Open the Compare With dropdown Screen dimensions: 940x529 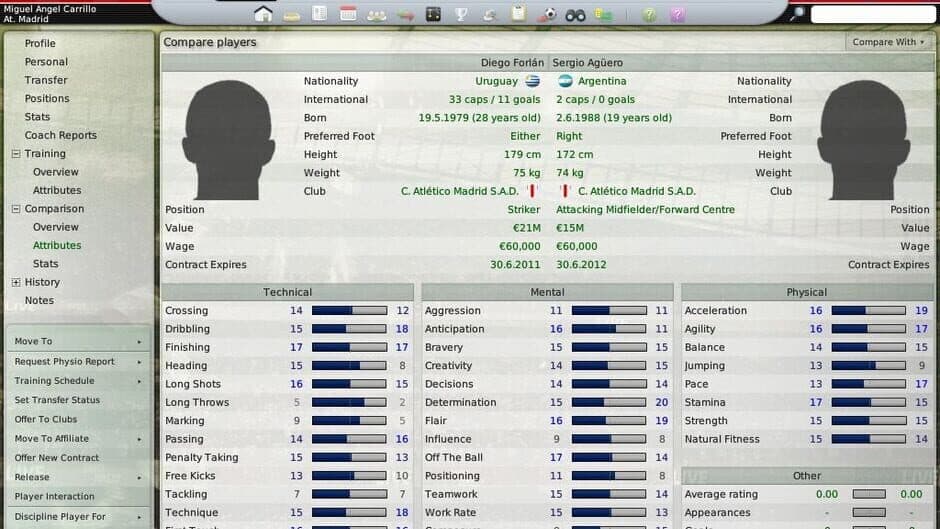point(889,42)
